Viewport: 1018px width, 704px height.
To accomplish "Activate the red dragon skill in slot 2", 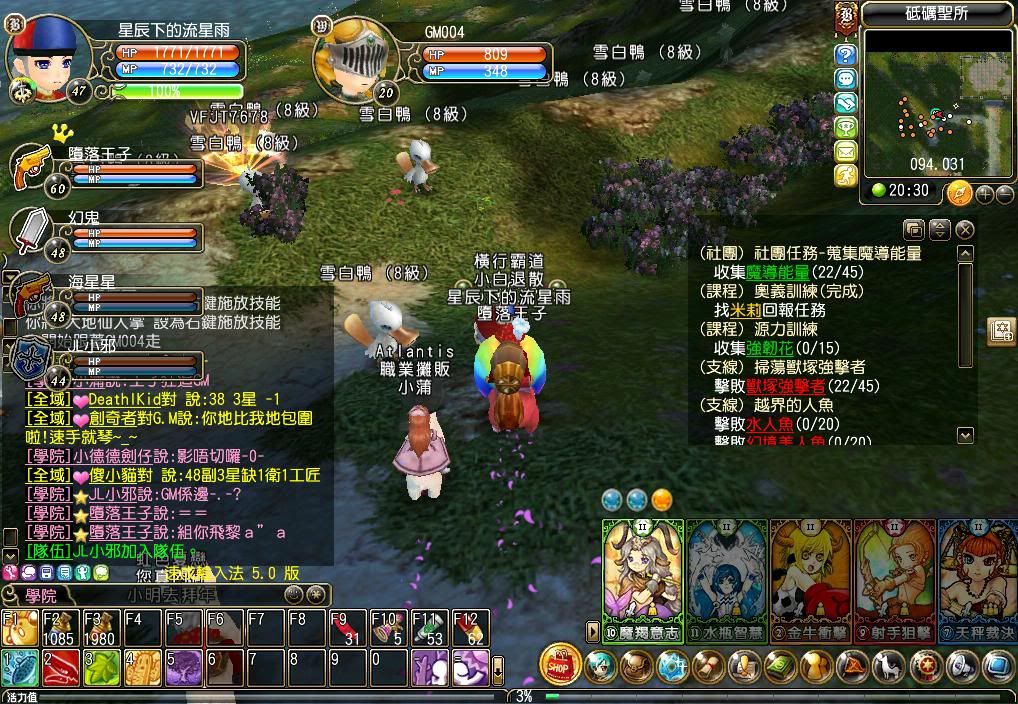I will point(62,667).
